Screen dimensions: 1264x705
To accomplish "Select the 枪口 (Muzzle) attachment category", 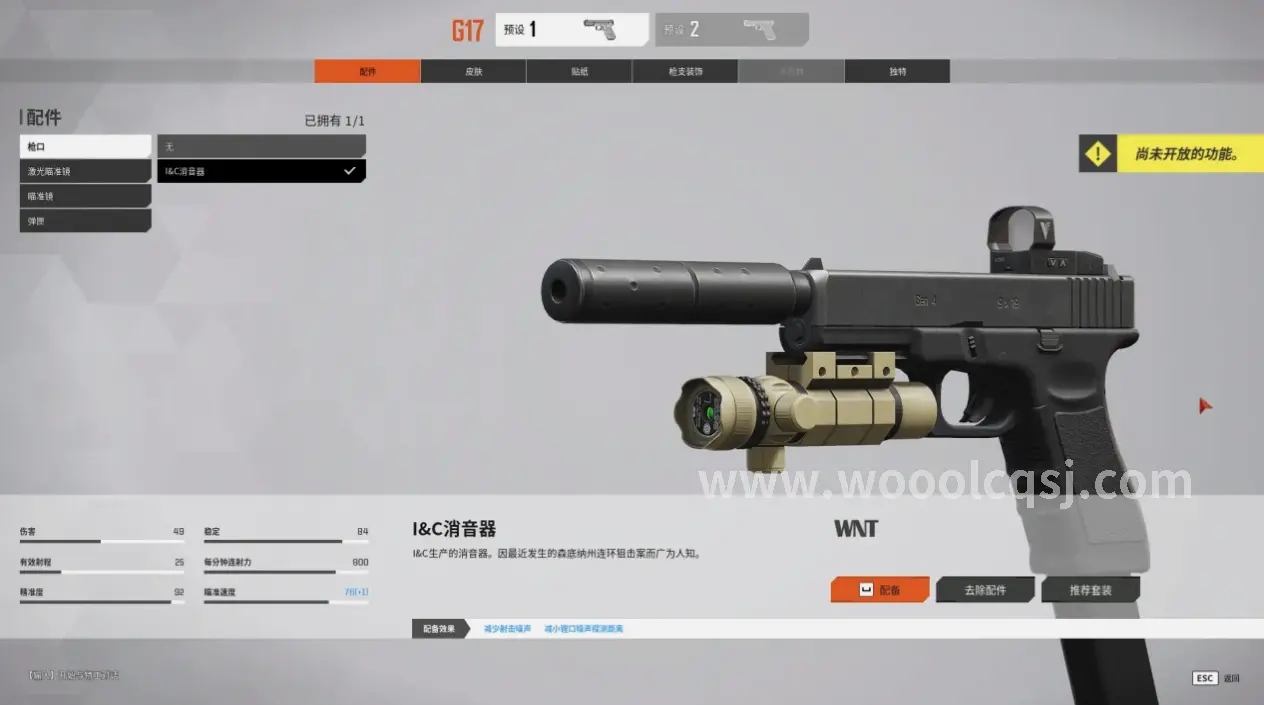I will coord(85,147).
